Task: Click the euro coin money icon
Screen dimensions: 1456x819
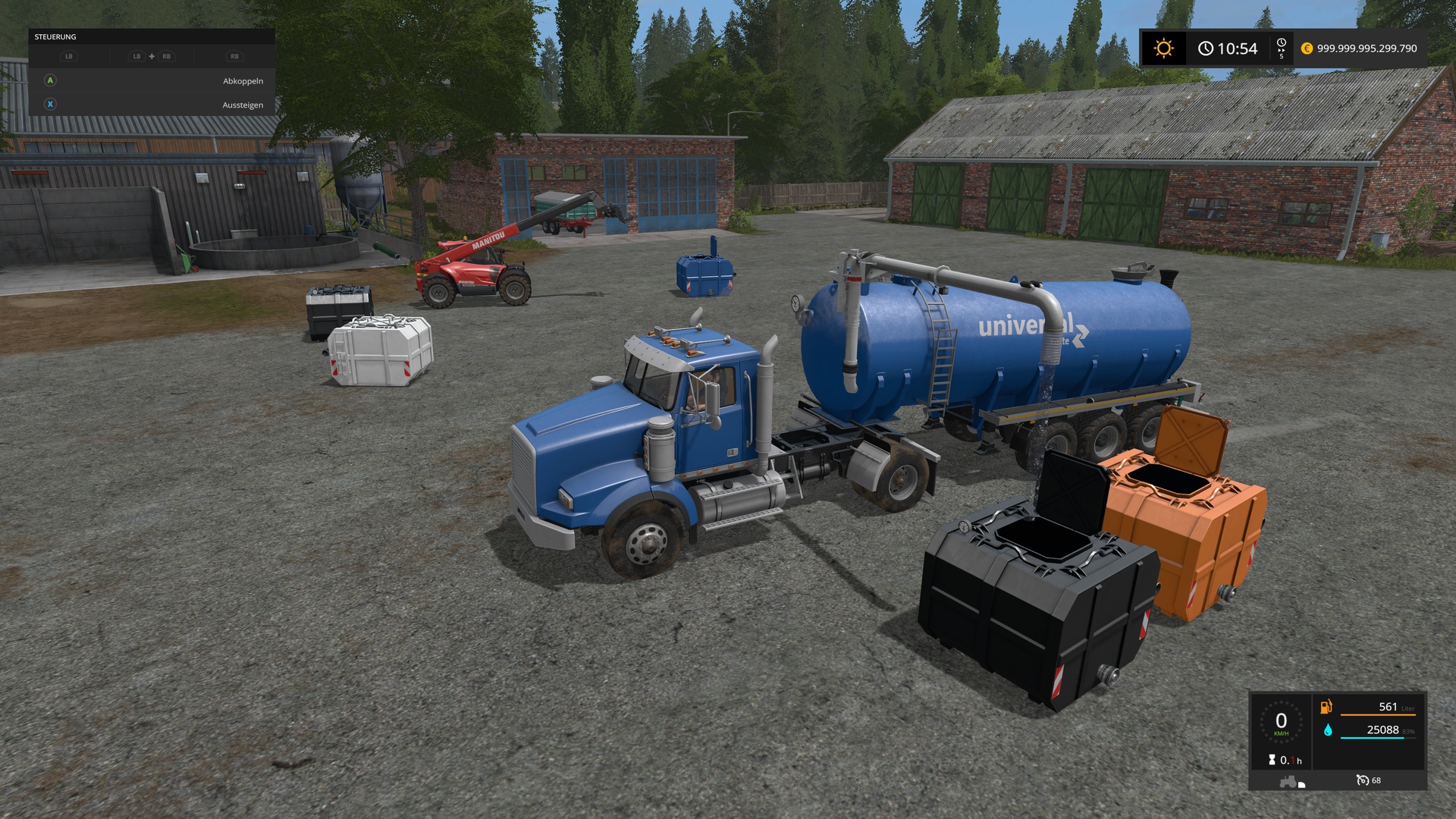Action: coord(1307,49)
